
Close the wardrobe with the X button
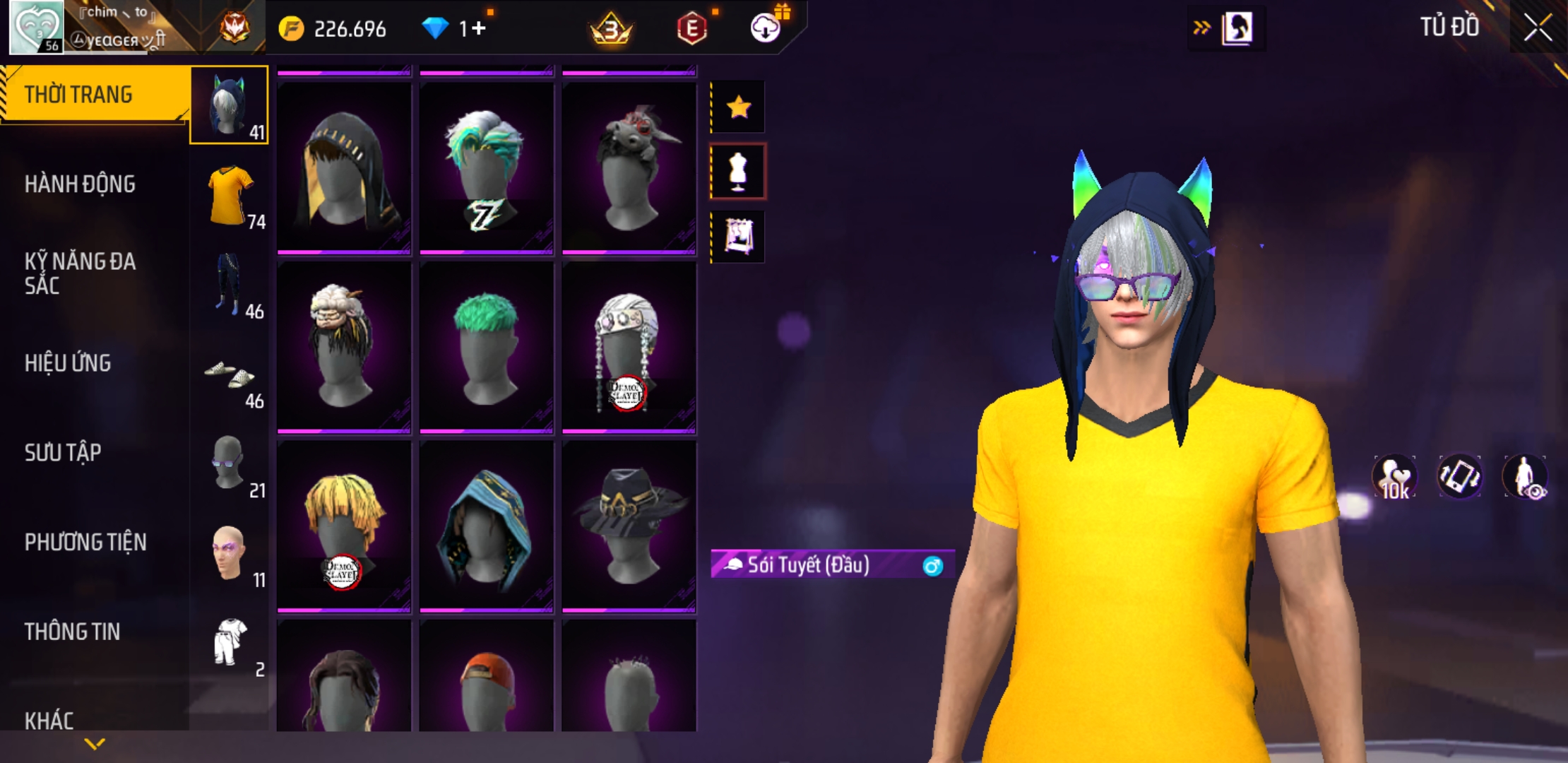pos(1538,28)
